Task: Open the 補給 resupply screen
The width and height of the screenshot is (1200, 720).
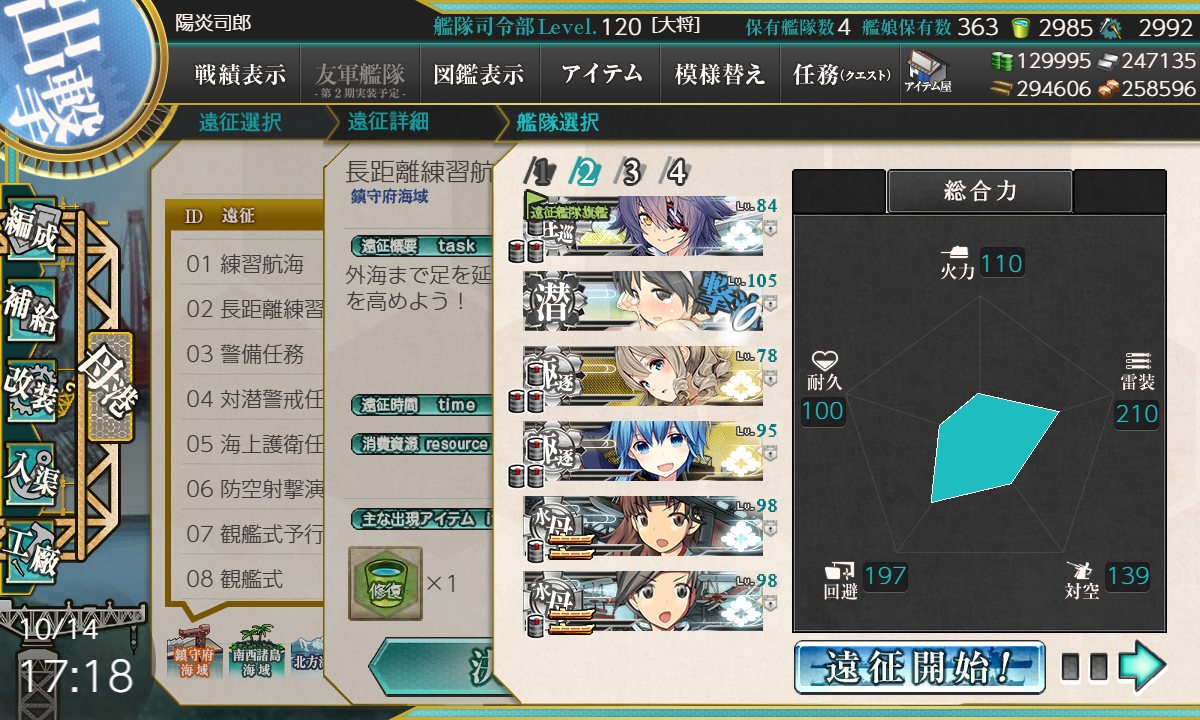Action: (x=32, y=312)
